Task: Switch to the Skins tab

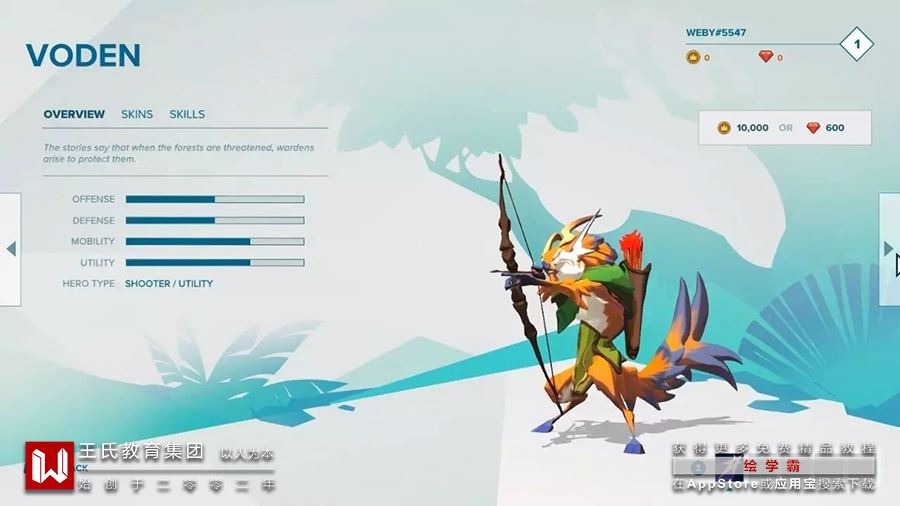Action: tap(137, 114)
